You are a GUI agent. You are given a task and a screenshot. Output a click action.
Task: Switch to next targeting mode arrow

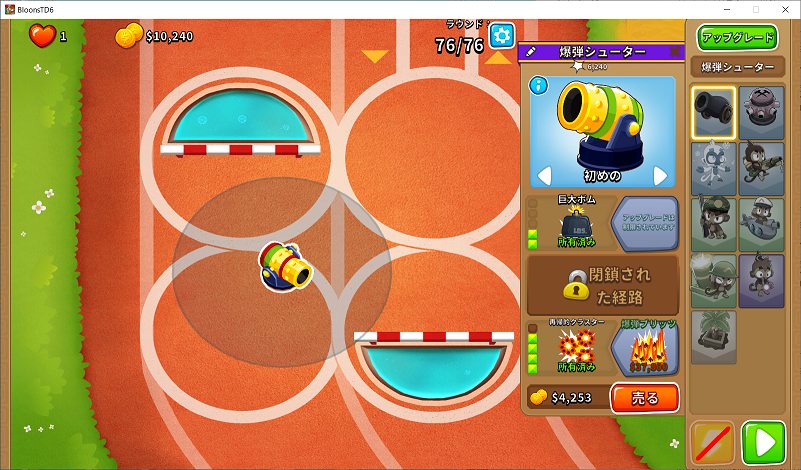[660, 176]
